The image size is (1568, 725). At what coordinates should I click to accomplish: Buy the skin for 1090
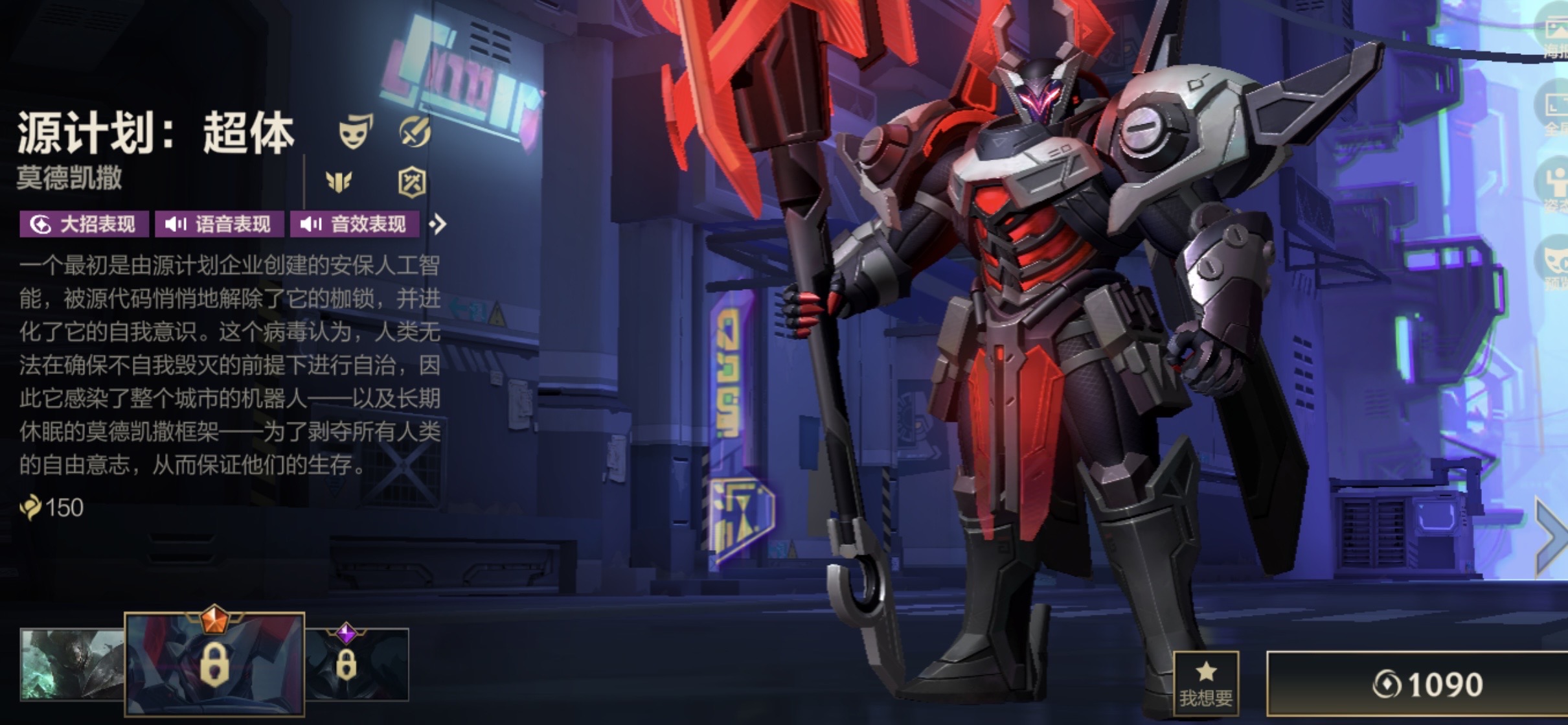[1418, 684]
